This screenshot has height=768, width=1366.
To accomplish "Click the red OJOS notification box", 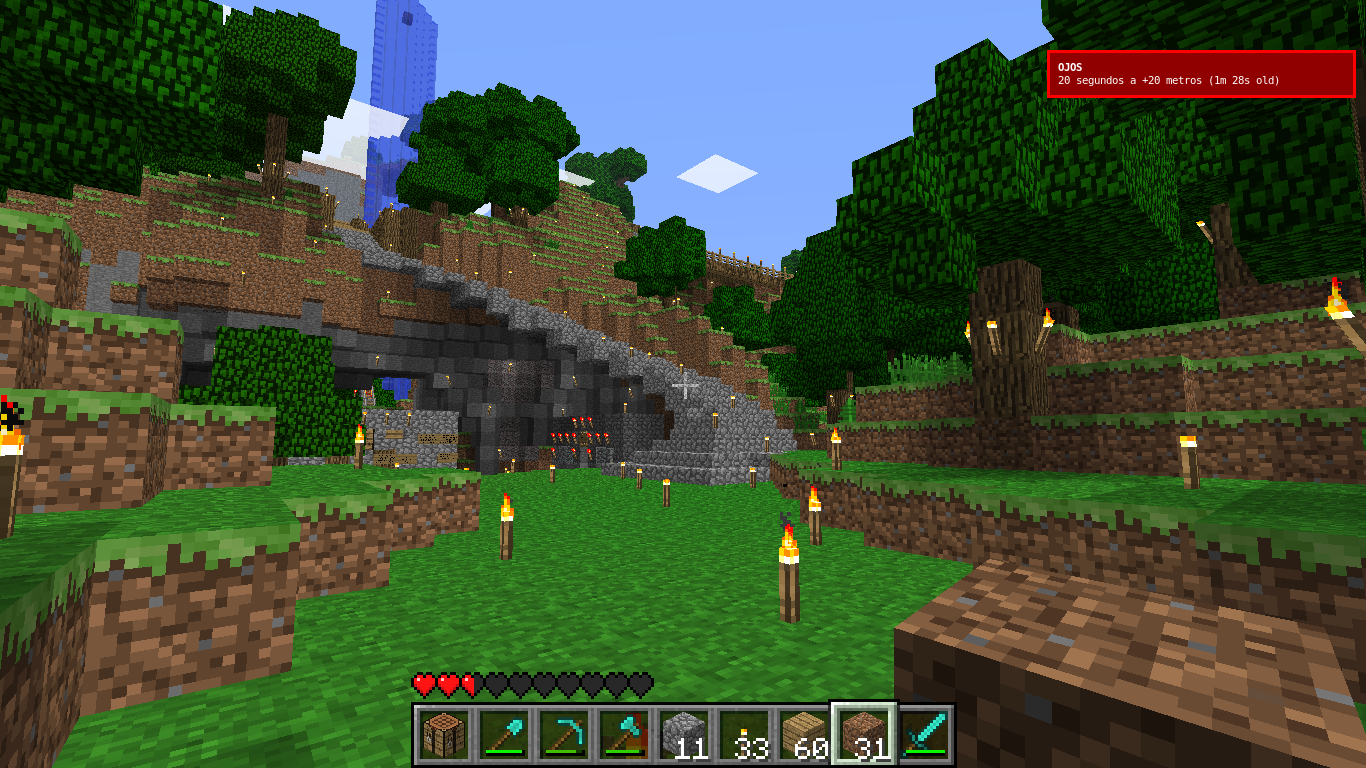I will [1201, 74].
